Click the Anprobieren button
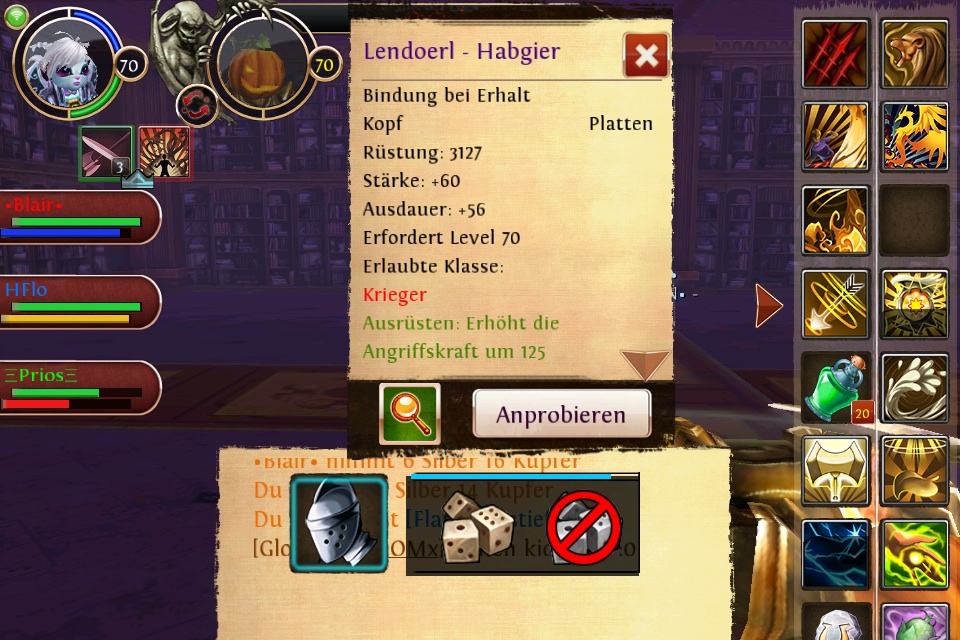The width and height of the screenshot is (960, 640). [x=561, y=414]
